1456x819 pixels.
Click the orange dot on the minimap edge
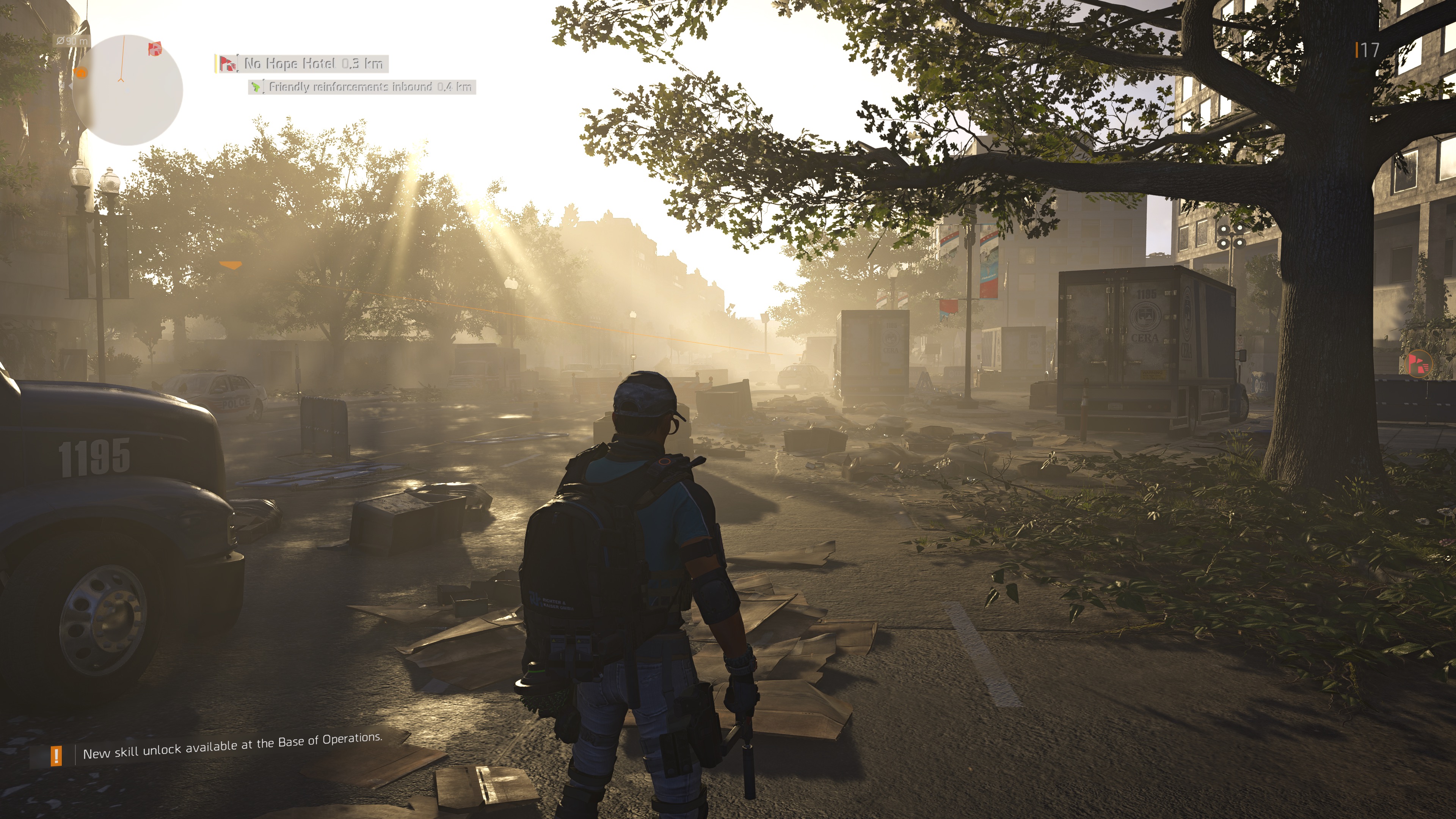click(x=81, y=72)
